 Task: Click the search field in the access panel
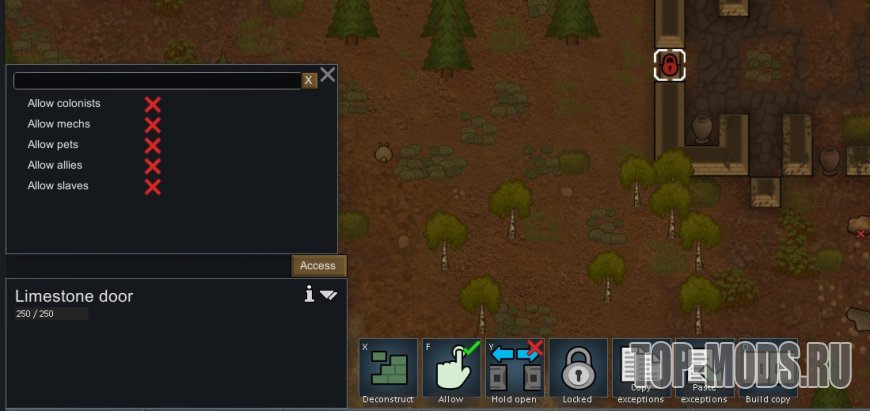click(157, 81)
